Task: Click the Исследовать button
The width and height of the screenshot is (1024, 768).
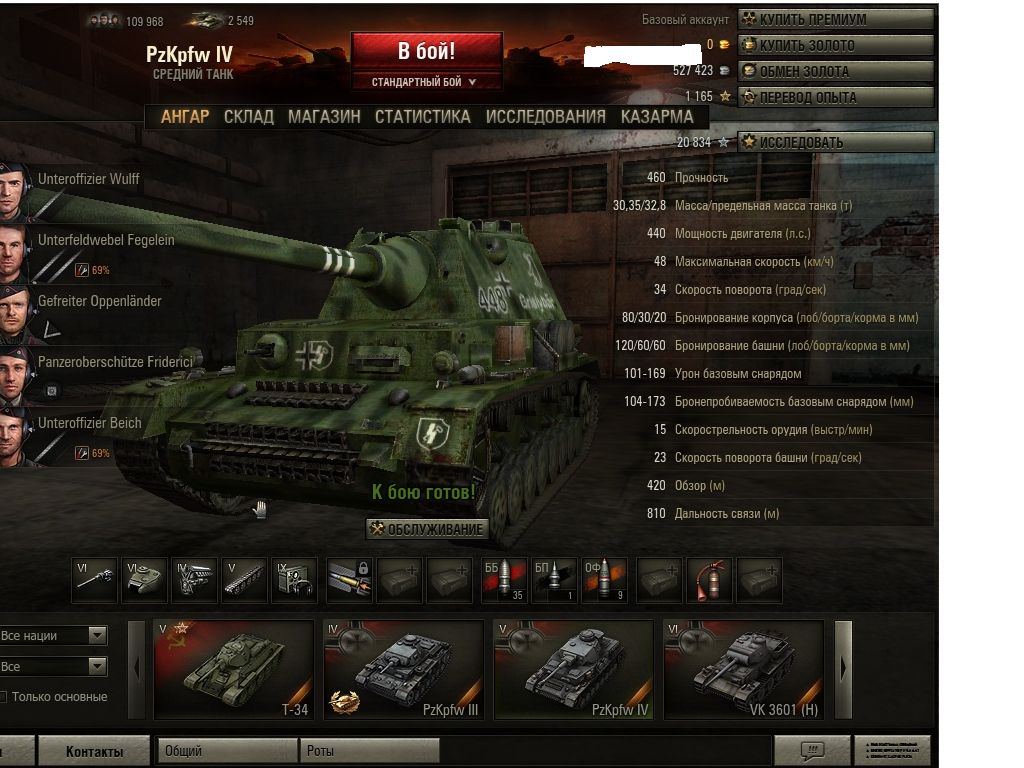Action: [x=836, y=142]
